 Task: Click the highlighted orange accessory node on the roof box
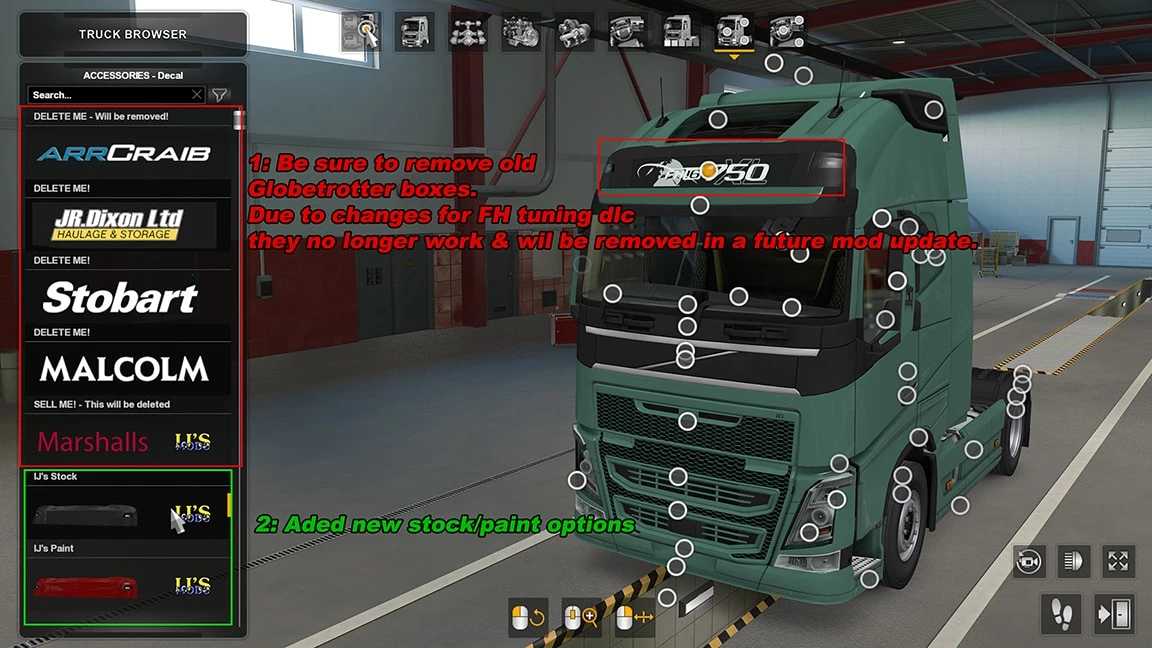tap(709, 169)
